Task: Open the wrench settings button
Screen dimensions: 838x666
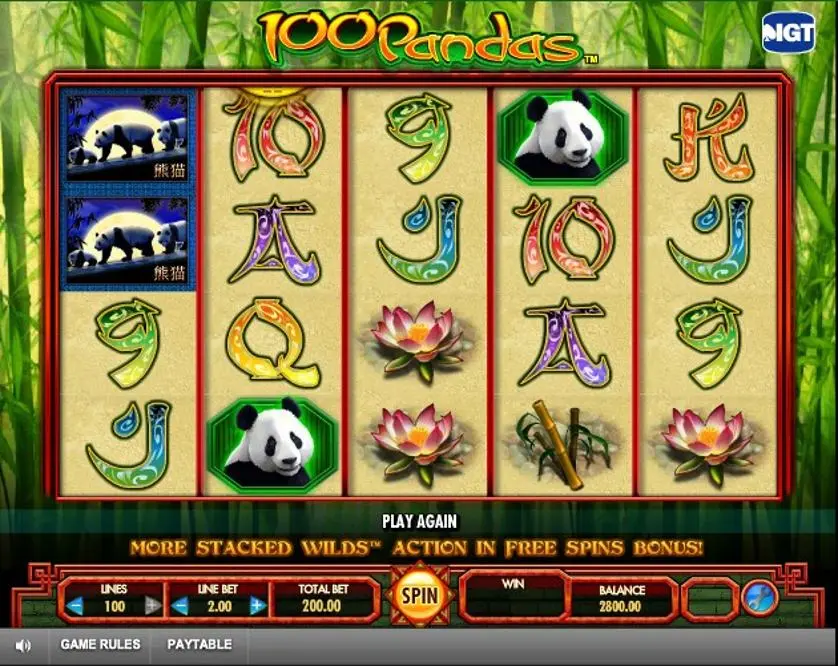Action: point(757,598)
